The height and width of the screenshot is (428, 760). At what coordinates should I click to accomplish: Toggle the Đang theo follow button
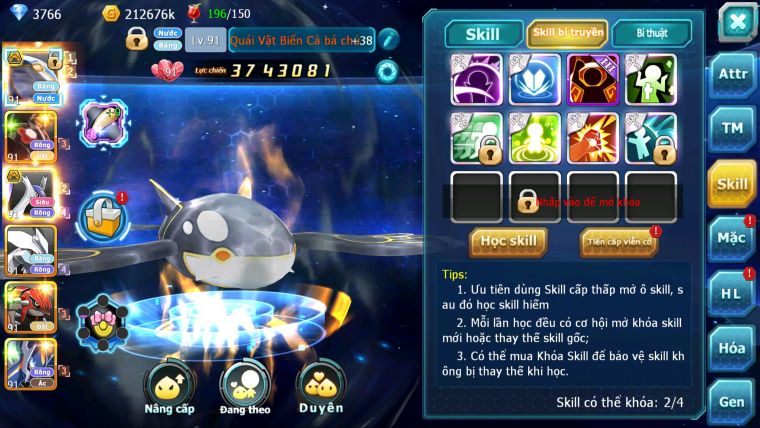pos(246,388)
